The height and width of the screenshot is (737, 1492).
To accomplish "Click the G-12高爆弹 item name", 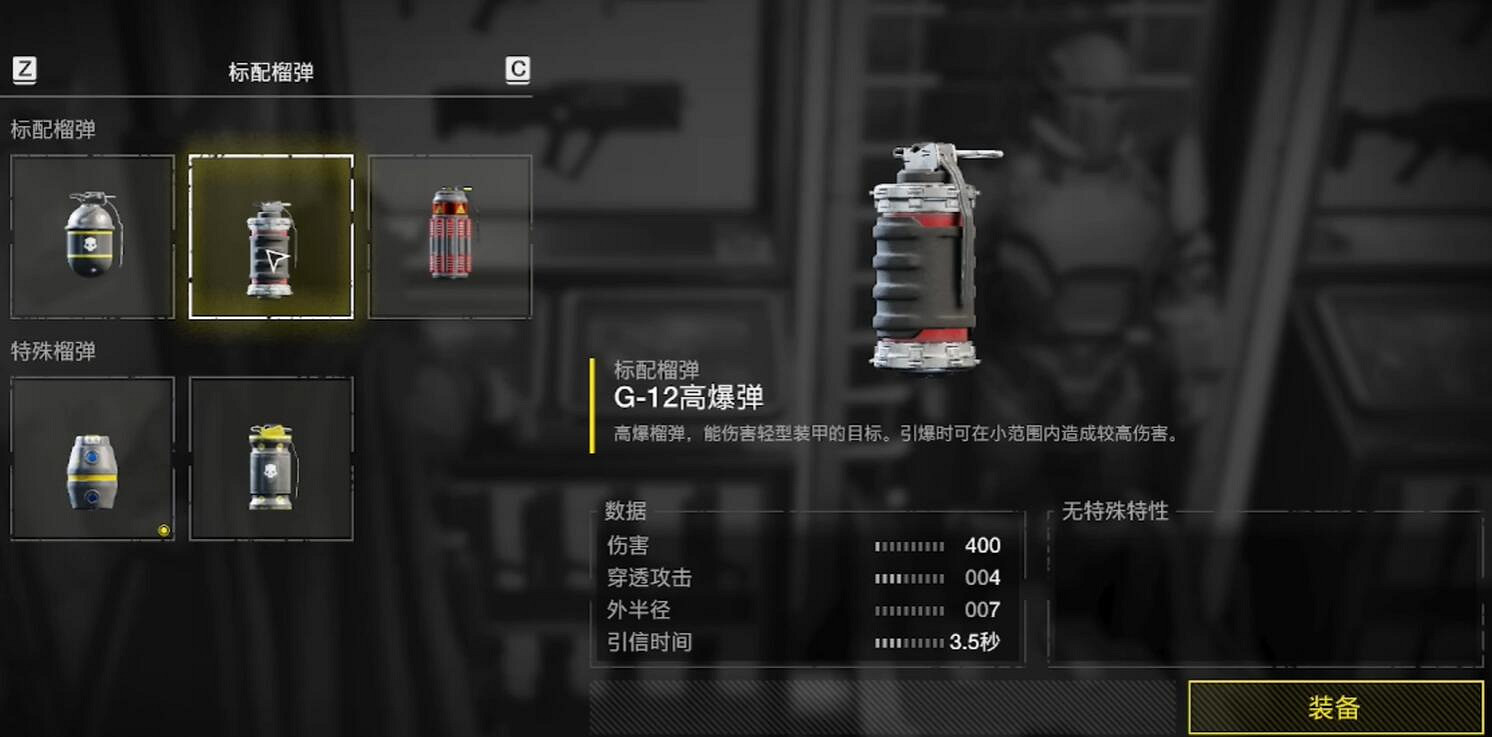I will pyautogui.click(x=688, y=398).
